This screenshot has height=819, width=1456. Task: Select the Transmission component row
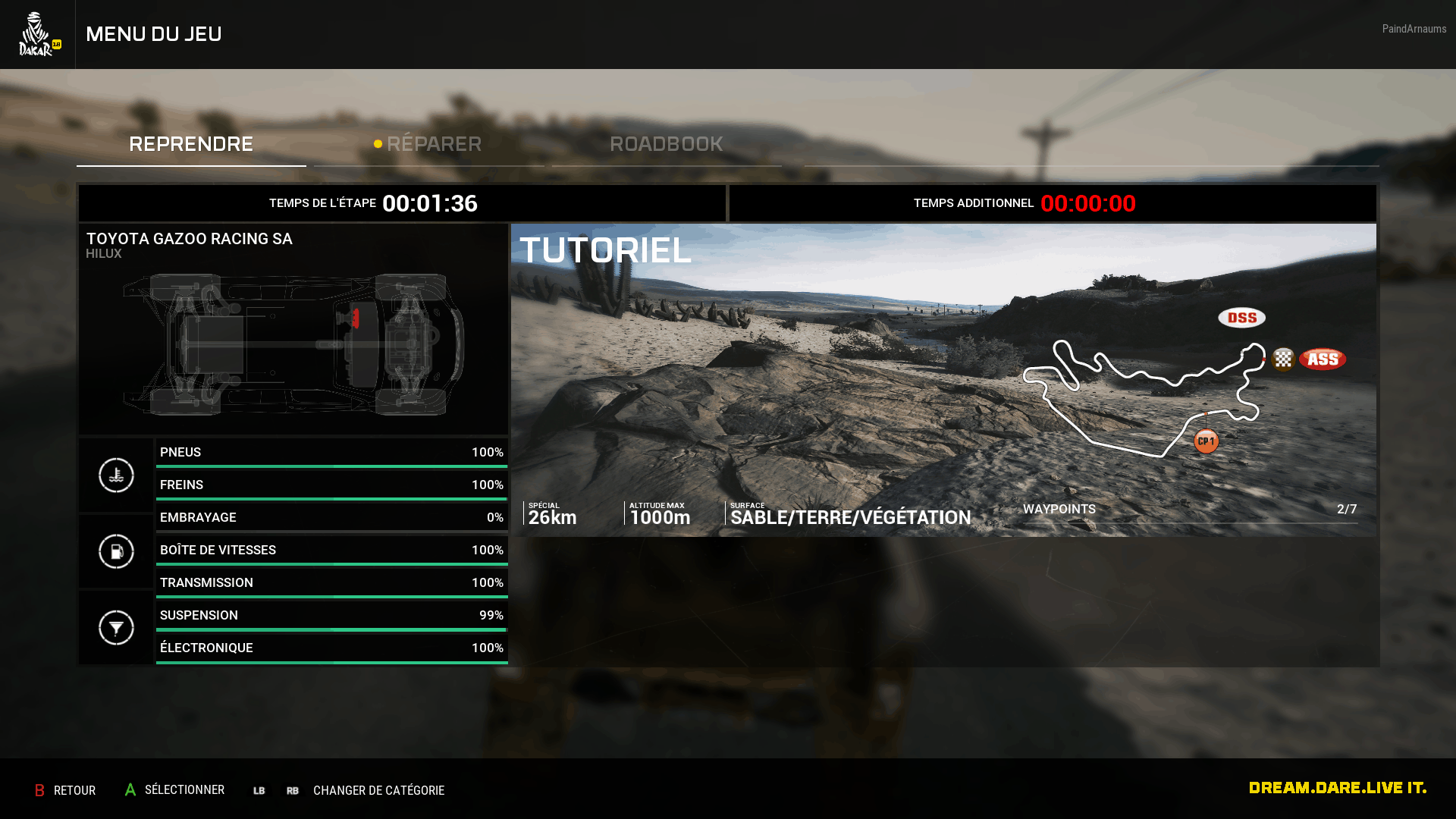tap(331, 583)
